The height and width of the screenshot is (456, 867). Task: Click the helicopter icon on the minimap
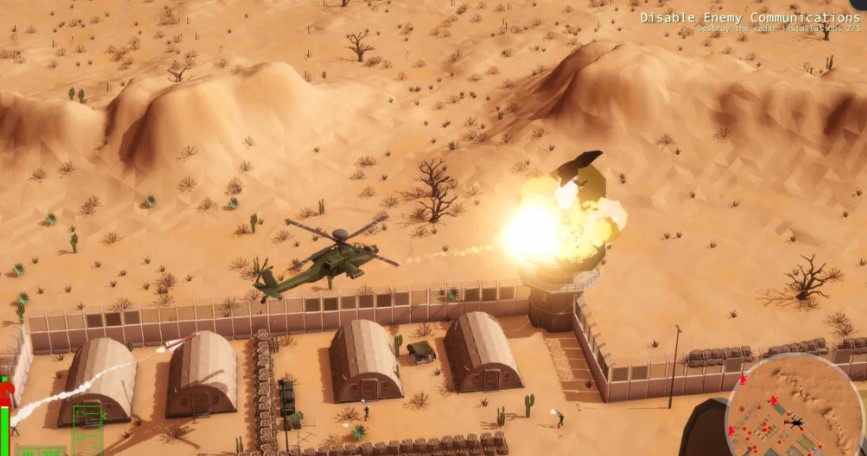click(x=795, y=423)
